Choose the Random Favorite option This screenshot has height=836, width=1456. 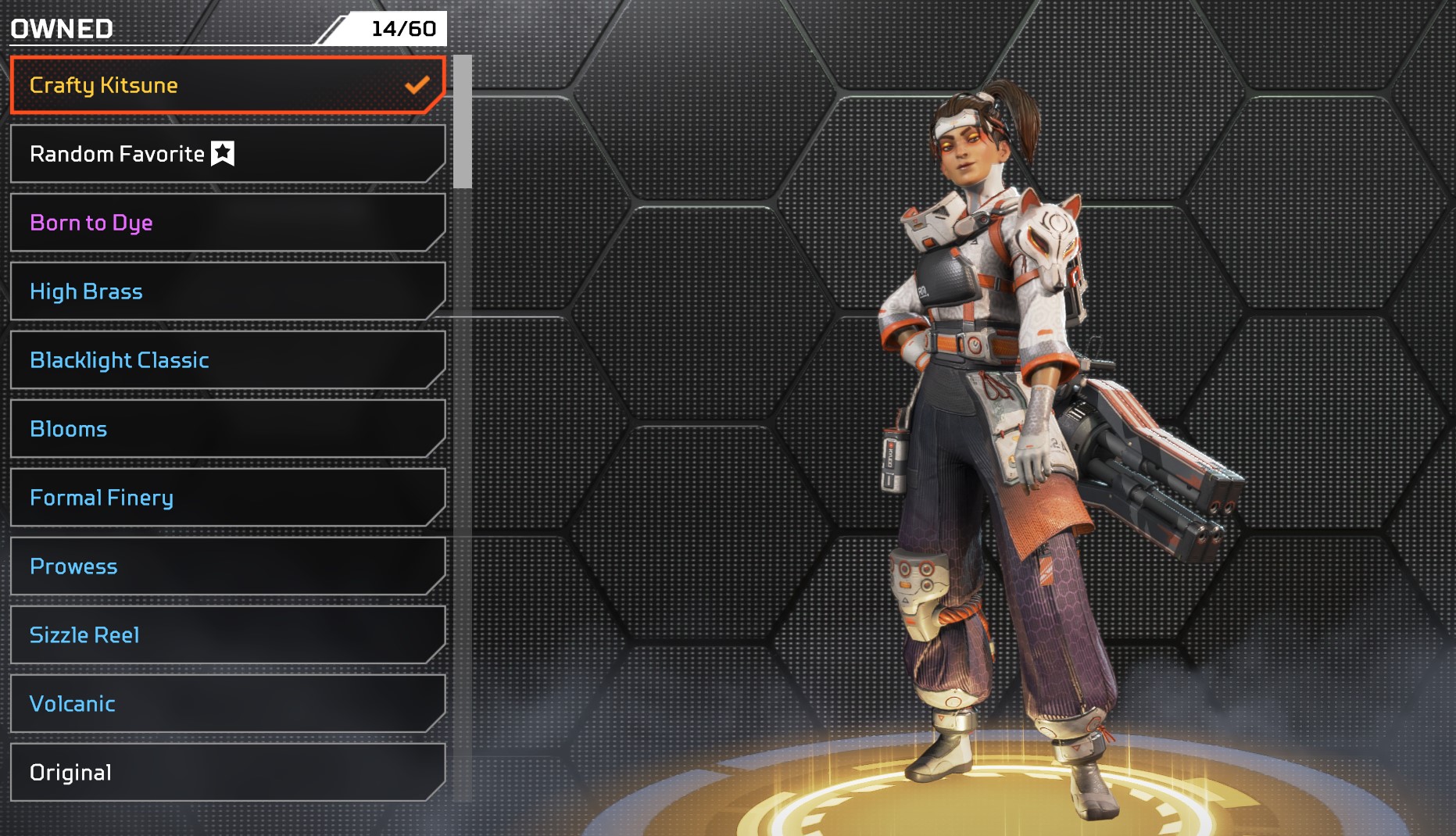pos(227,154)
